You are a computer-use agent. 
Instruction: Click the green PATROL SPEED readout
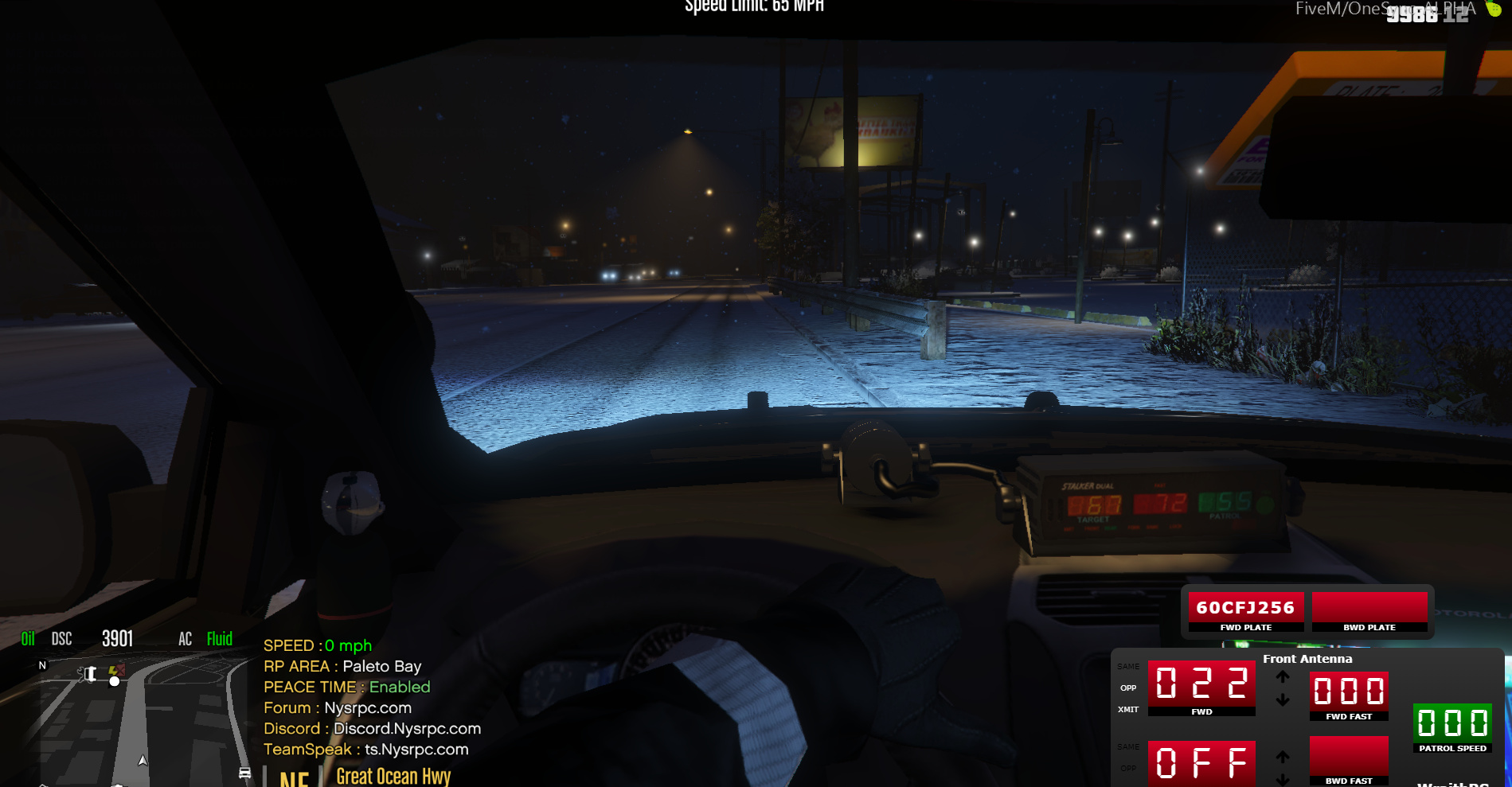tap(1452, 723)
